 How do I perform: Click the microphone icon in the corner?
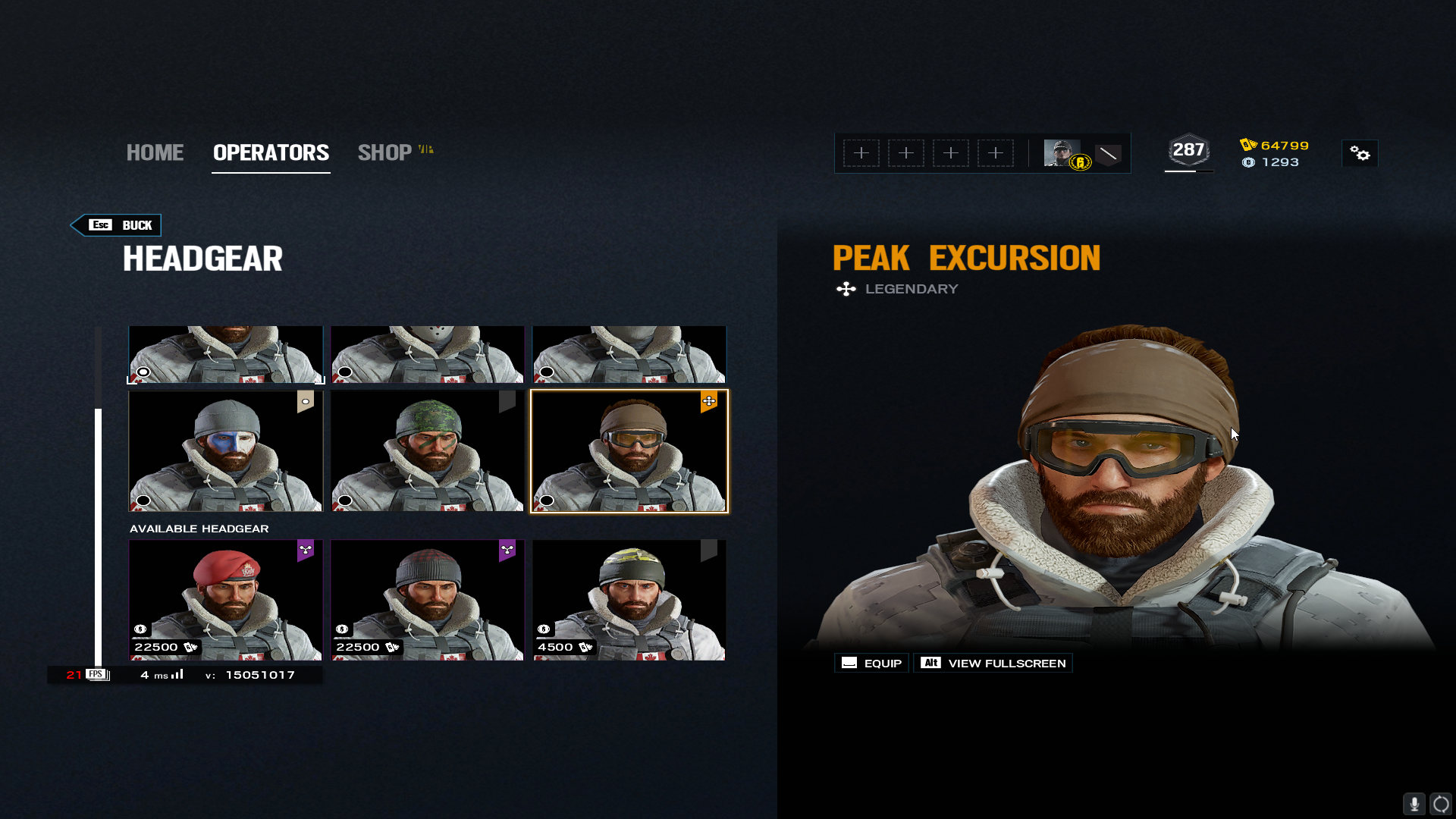pyautogui.click(x=1414, y=804)
